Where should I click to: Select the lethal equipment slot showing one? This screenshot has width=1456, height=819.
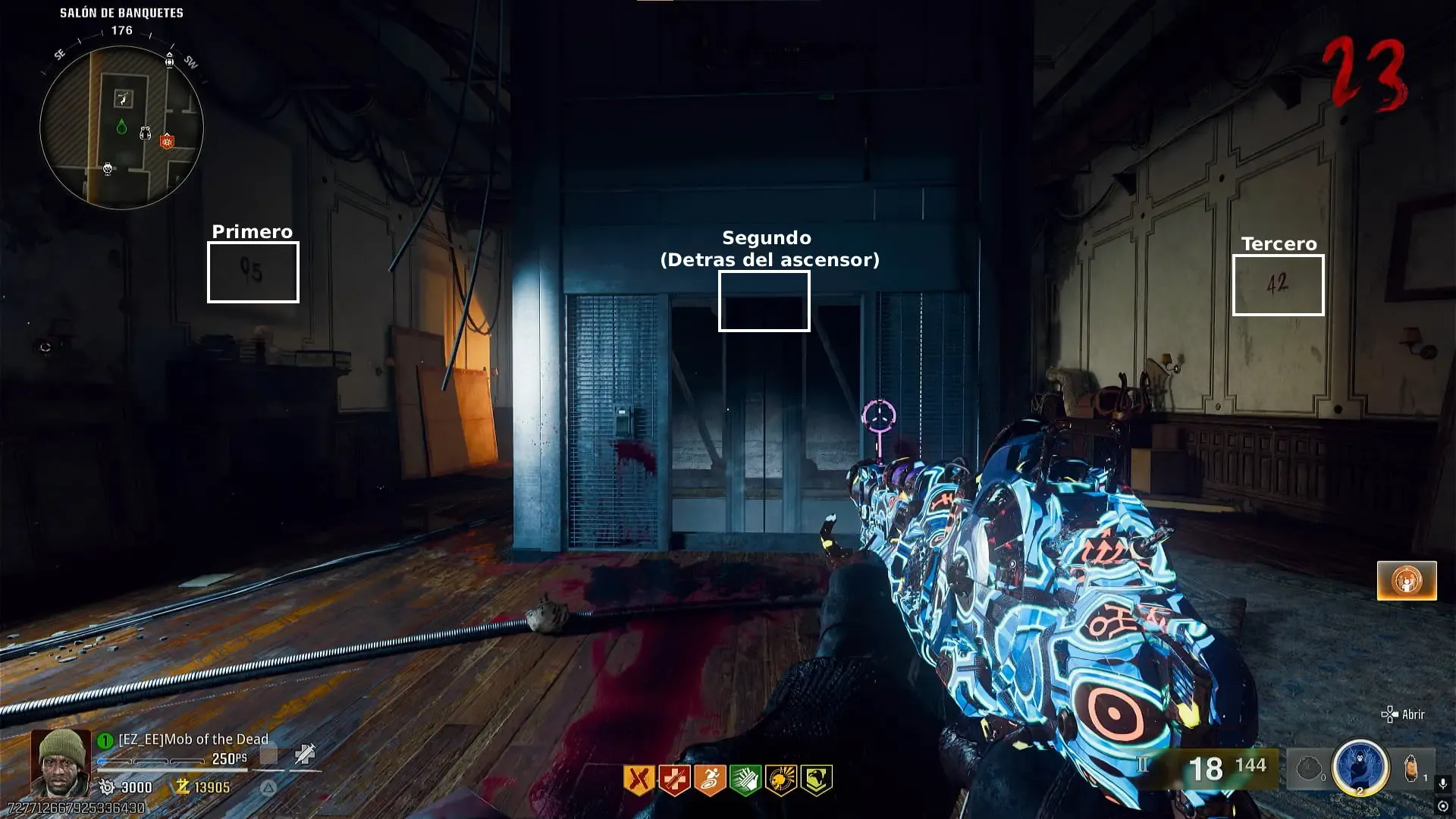[1412, 768]
